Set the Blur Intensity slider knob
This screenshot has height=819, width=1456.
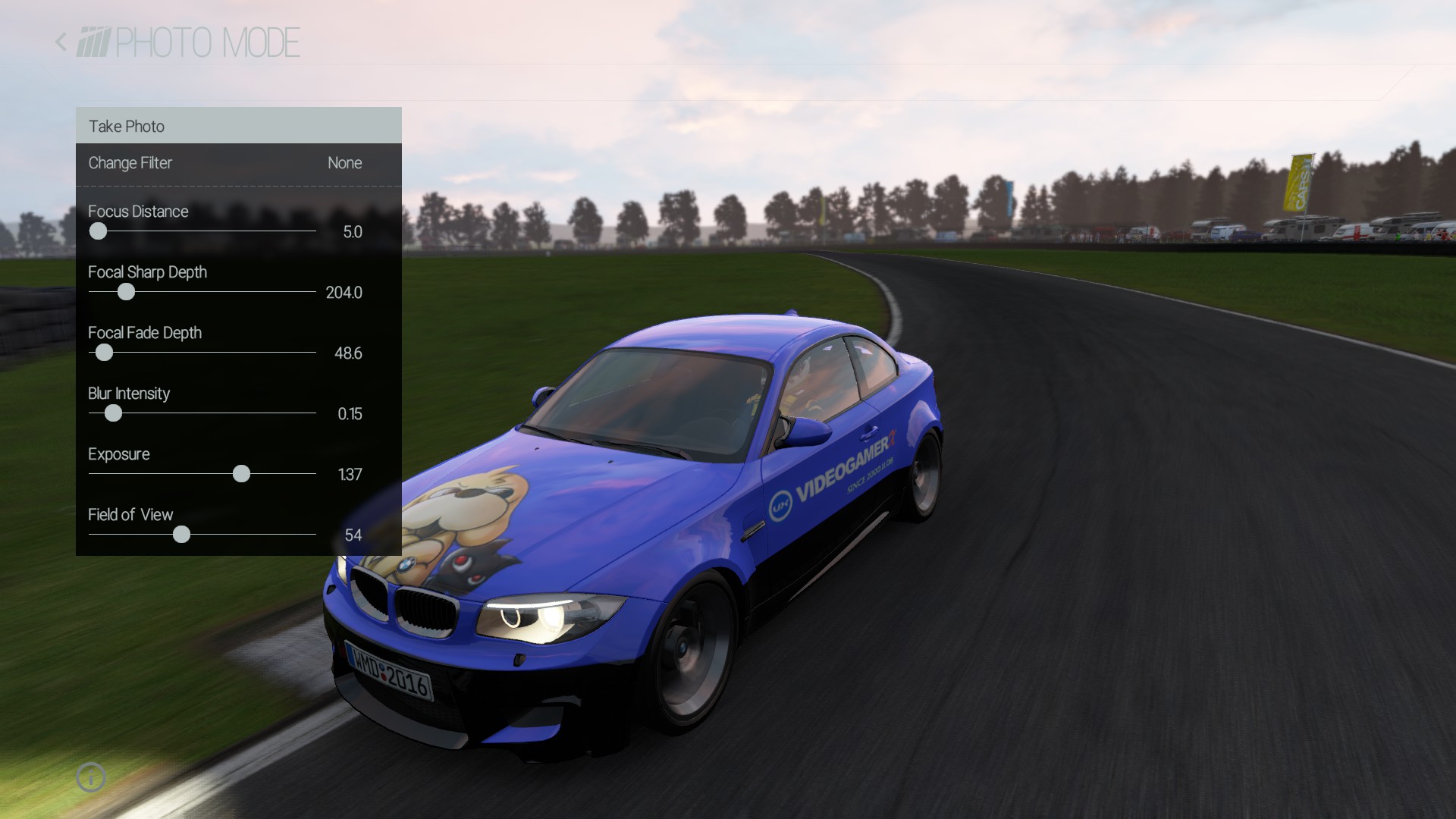click(x=113, y=413)
